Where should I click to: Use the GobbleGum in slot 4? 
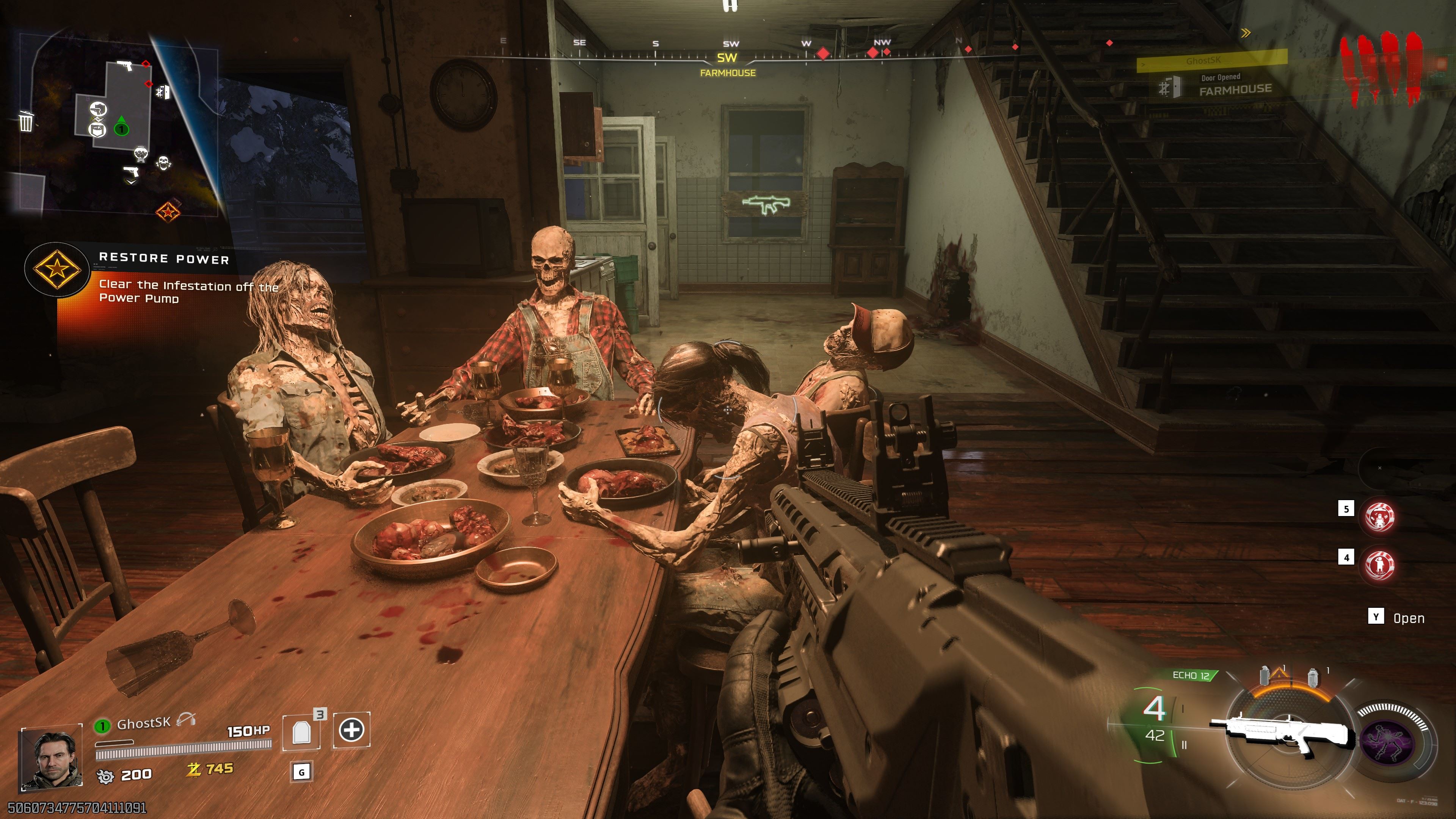pyautogui.click(x=1379, y=564)
